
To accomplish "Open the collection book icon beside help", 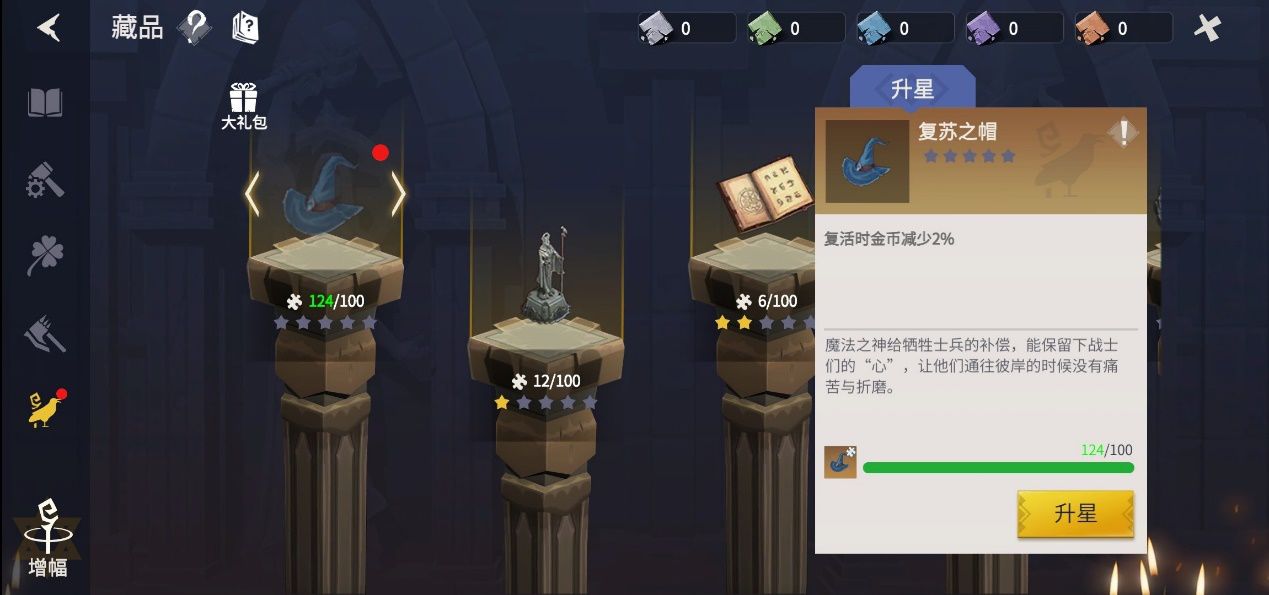I will 244,28.
